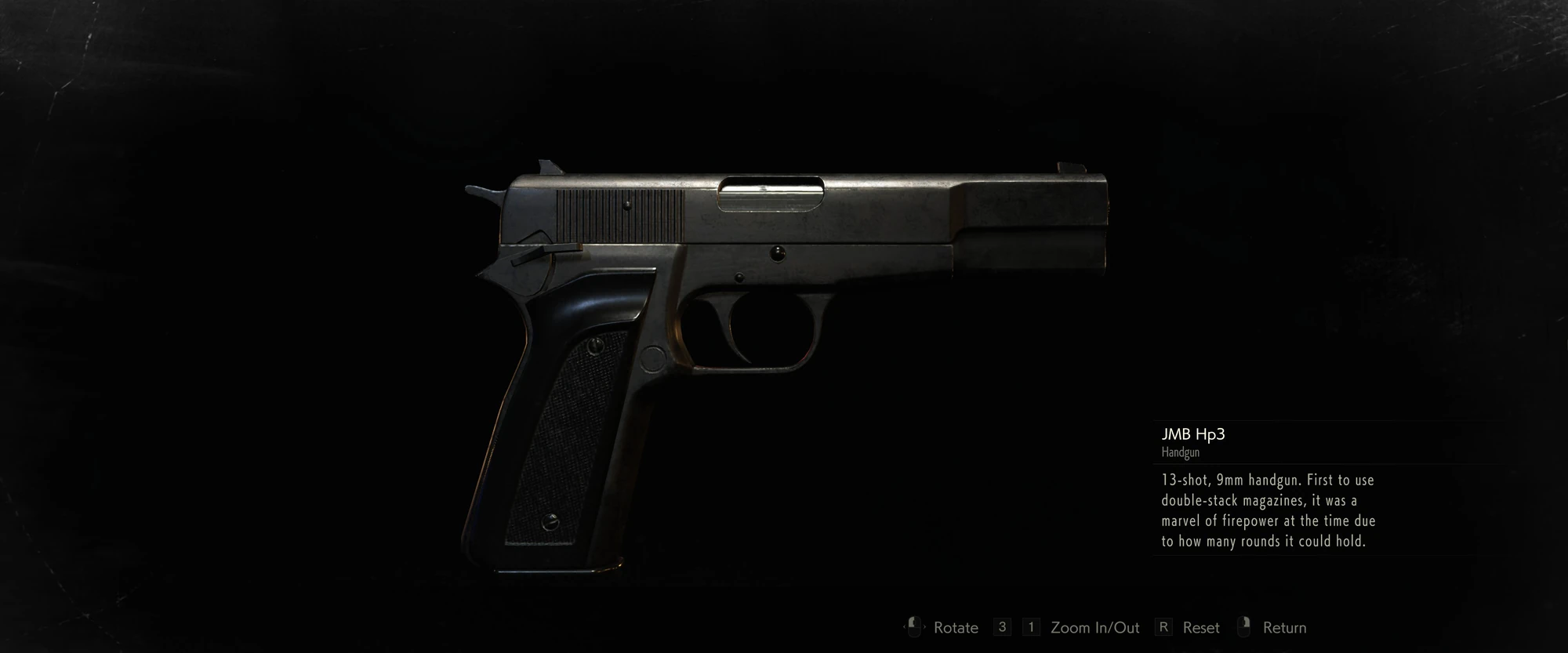Click the mouse icon beside Rotate

coord(915,627)
